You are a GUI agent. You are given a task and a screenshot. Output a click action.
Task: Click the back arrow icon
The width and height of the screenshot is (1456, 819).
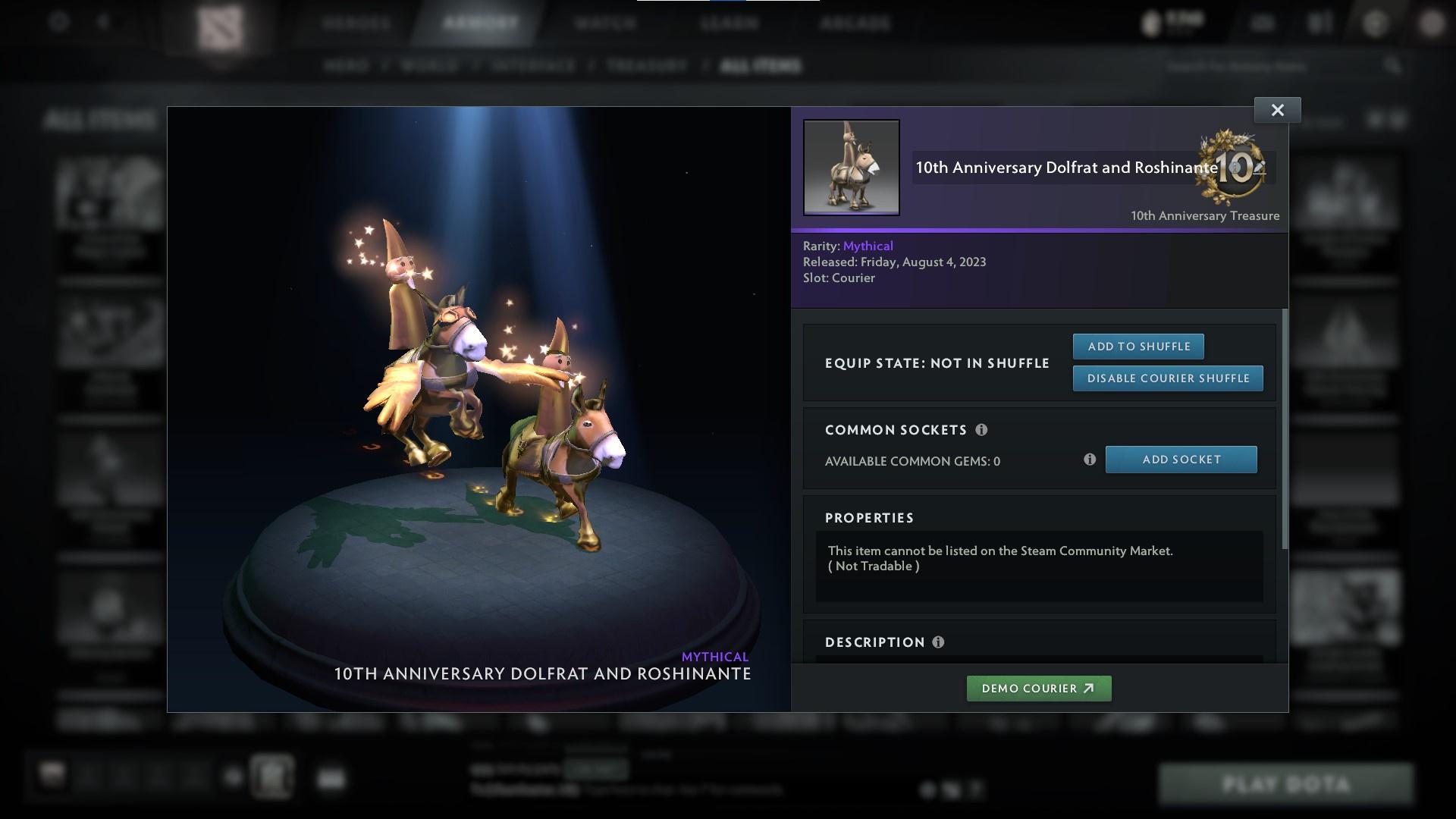[x=102, y=23]
